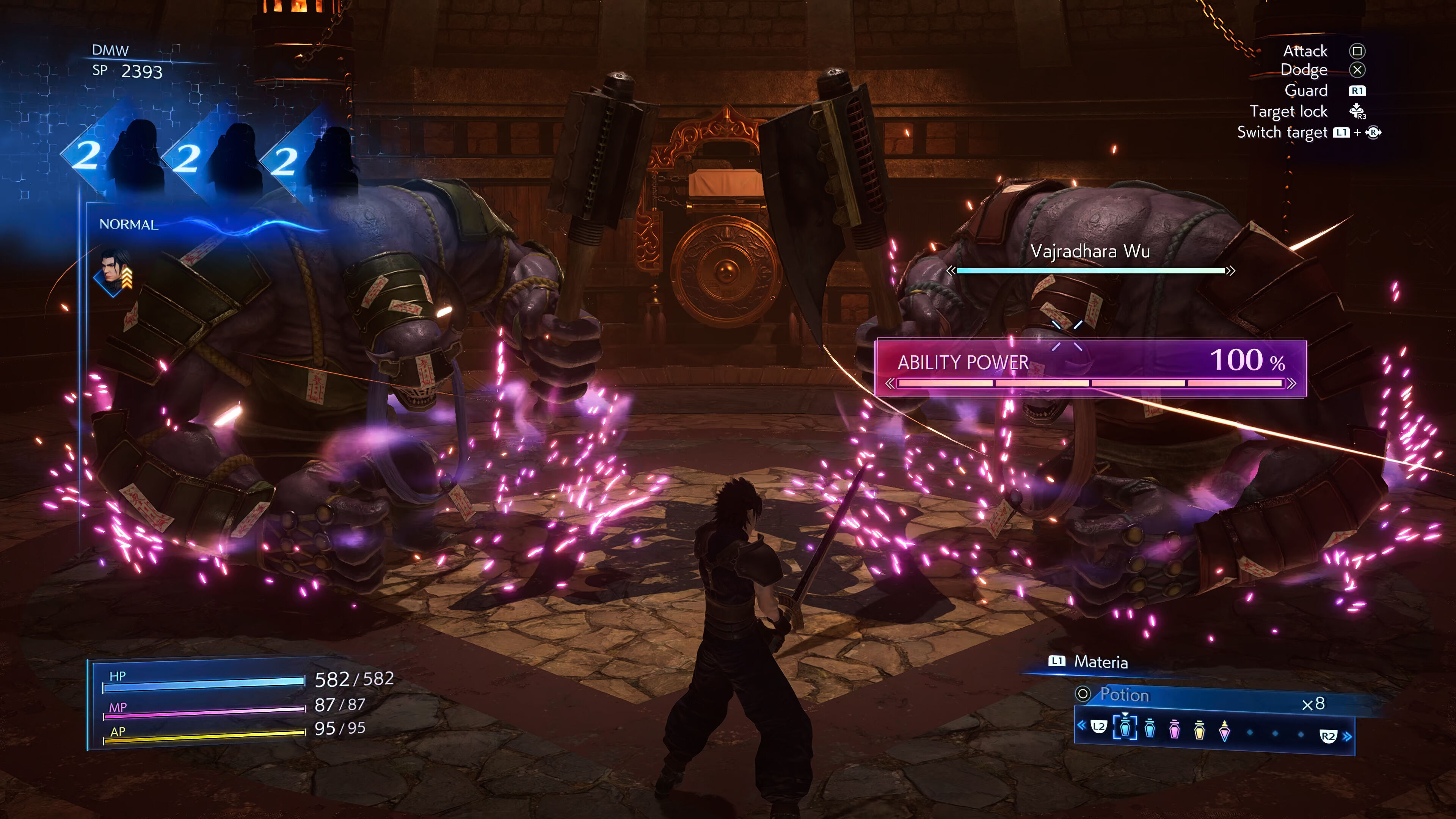Viewport: 1456px width, 819px height.
Task: Pick the pink potion bottle item
Action: coord(1175,729)
